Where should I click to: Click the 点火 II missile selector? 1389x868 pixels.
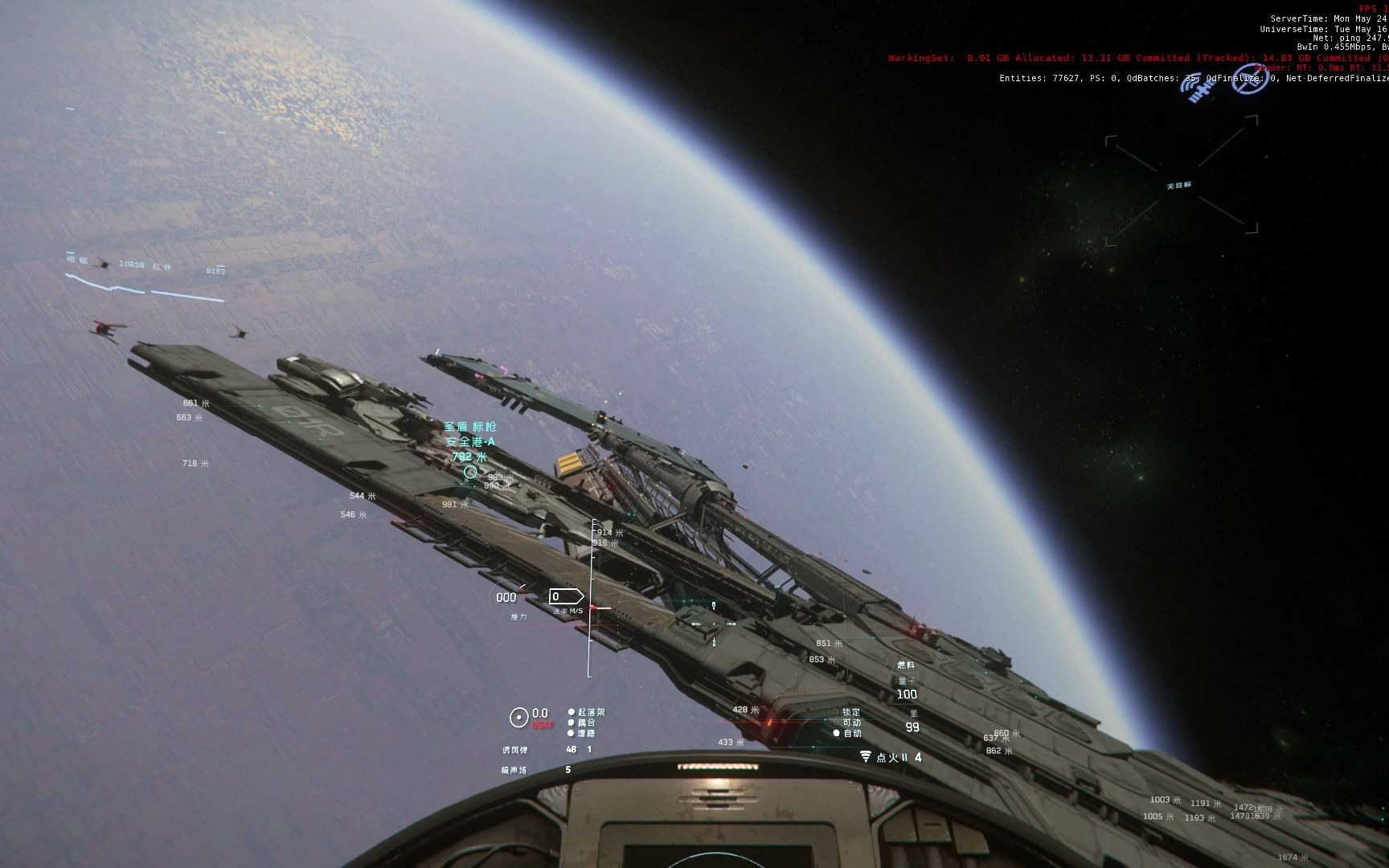pyautogui.click(x=891, y=757)
